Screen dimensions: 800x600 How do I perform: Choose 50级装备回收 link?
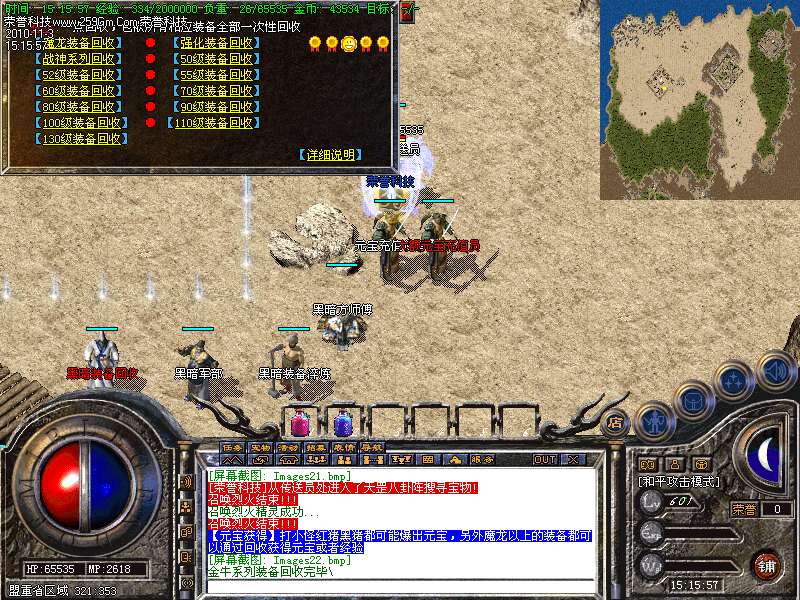click(x=216, y=59)
